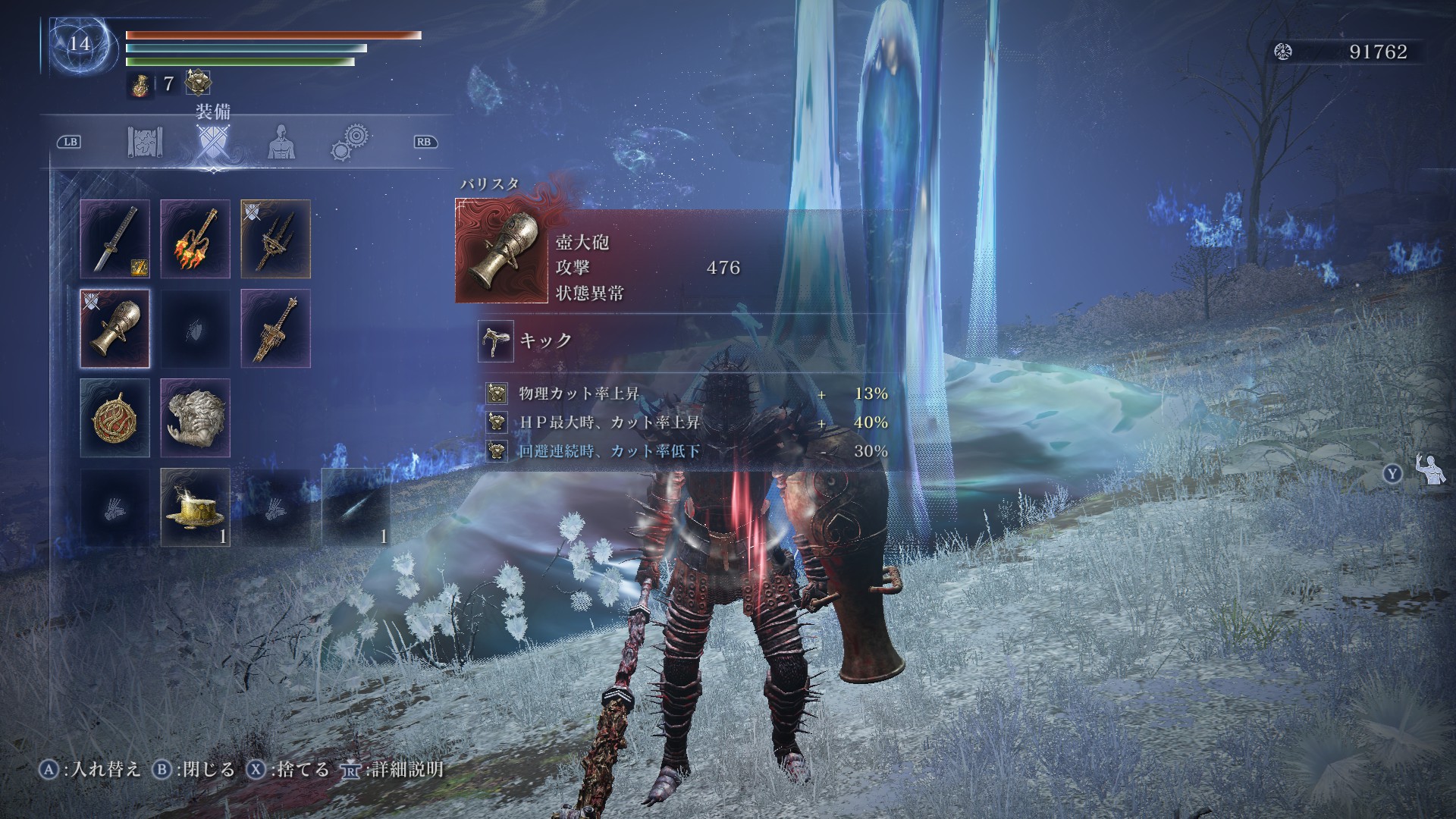Switch to the map scroll tab
The height and width of the screenshot is (819, 1456).
146,142
